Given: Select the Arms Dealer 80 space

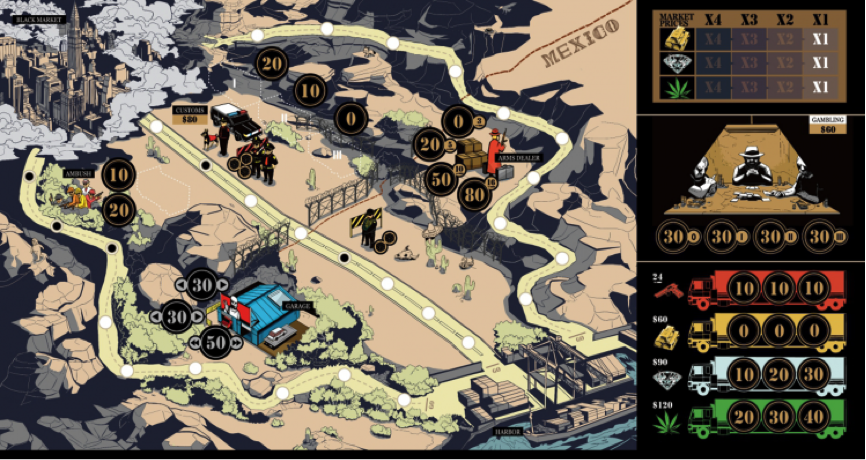Looking at the screenshot, I should tap(475, 195).
